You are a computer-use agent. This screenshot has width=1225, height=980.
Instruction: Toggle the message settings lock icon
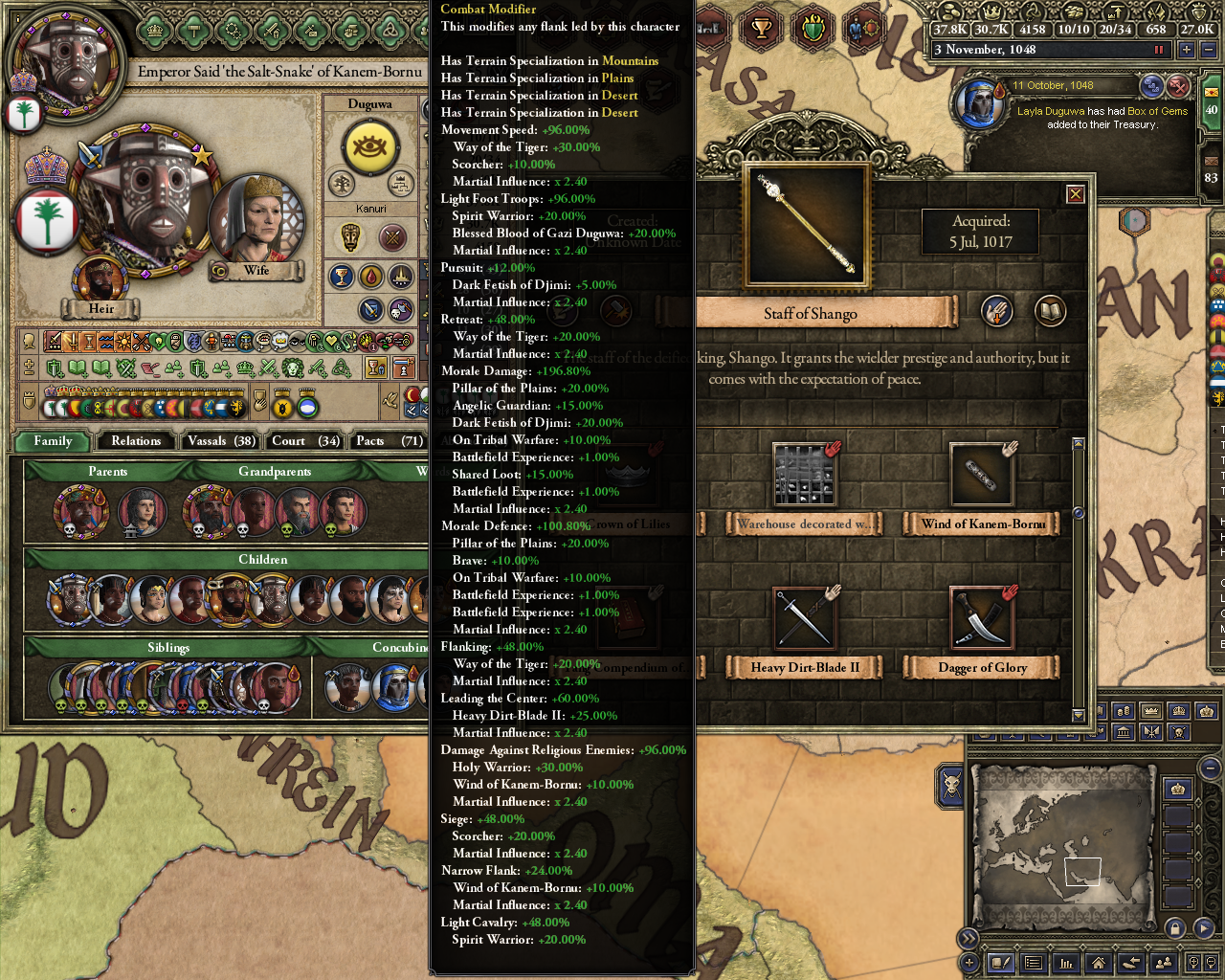1175,928
